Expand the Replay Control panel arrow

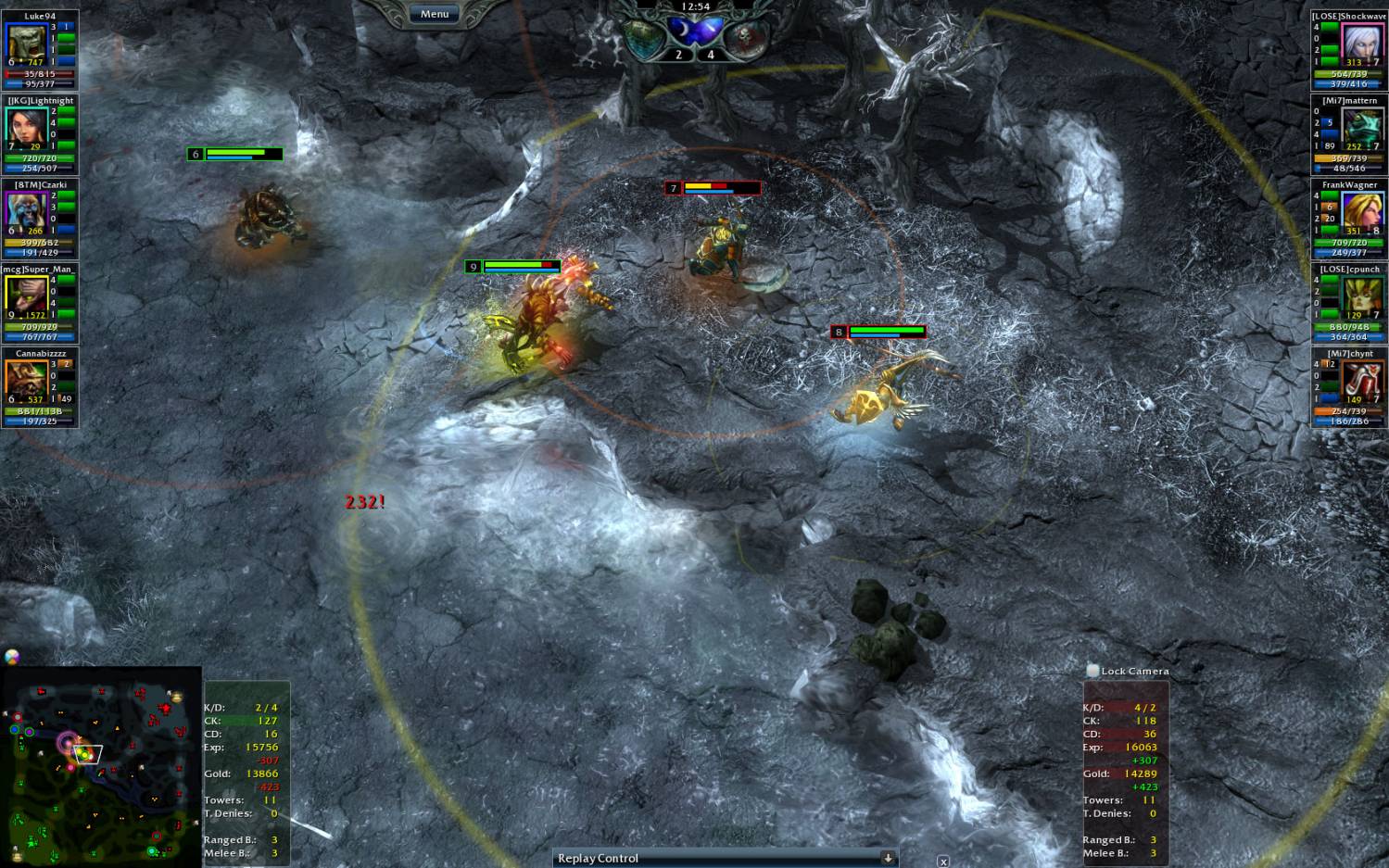(887, 858)
